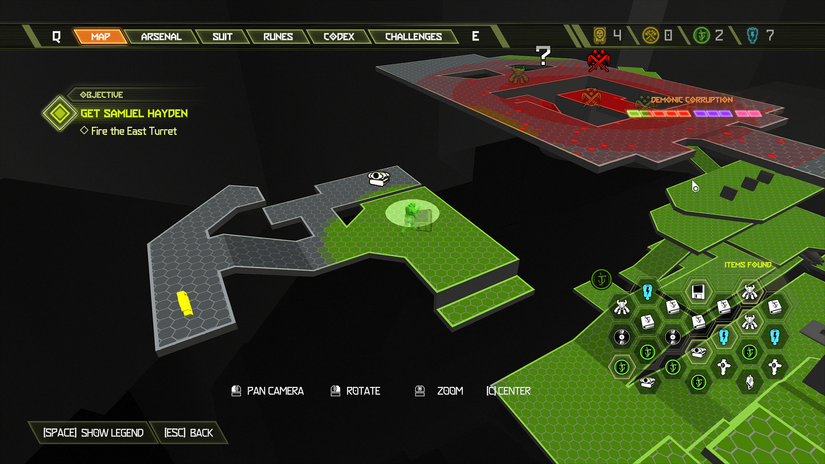Select the floppy disk item icon
825x464 pixels.
click(x=698, y=293)
